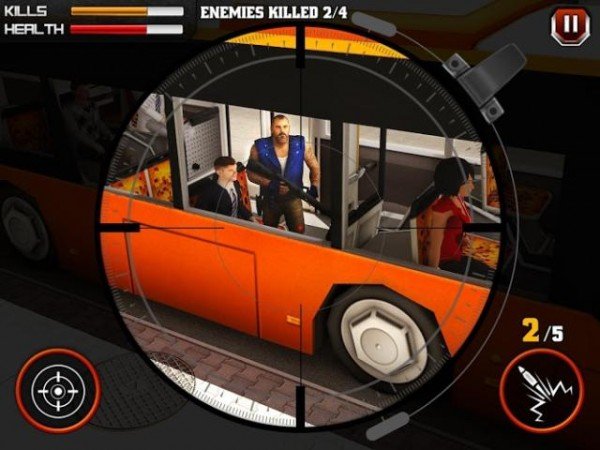Fire using the bullet shoot button
This screenshot has height=450, width=600.
(x=540, y=390)
